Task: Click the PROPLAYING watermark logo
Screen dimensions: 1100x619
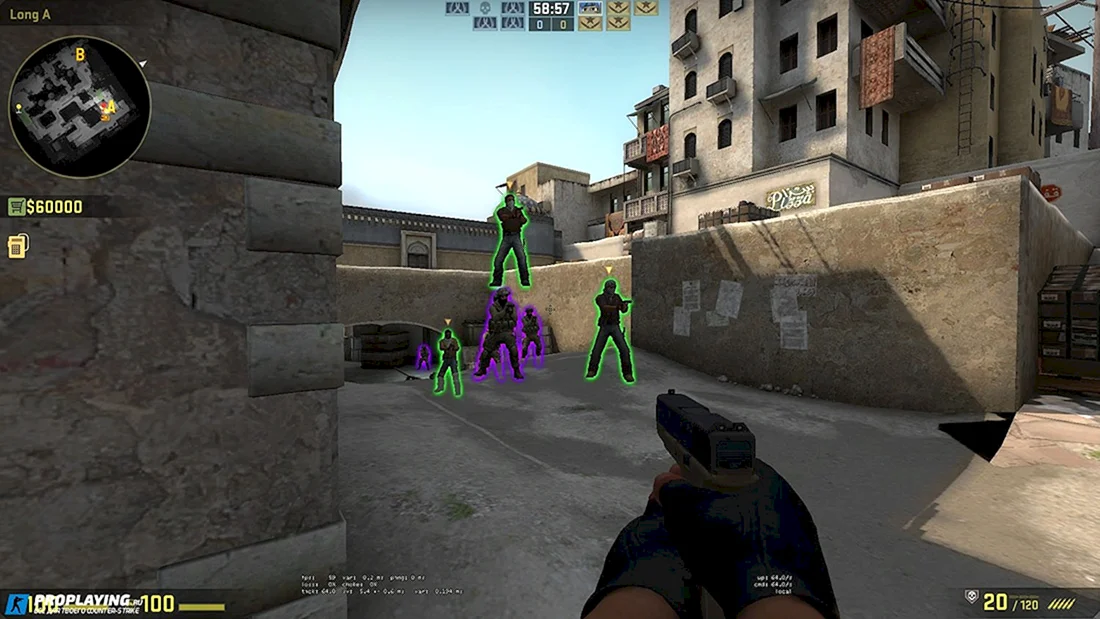Action: click(x=70, y=602)
